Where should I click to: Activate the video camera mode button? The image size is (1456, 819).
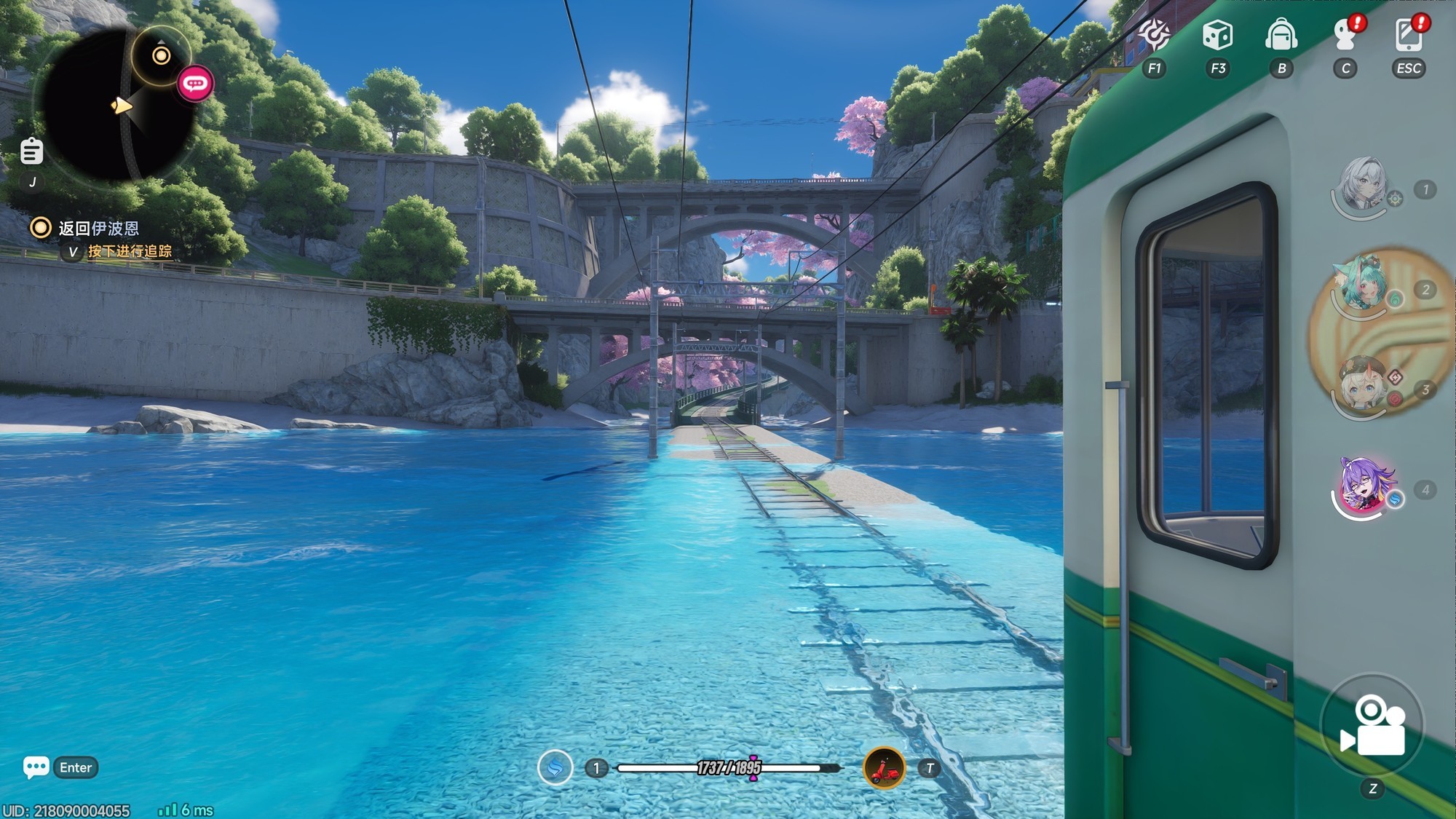point(1372,725)
